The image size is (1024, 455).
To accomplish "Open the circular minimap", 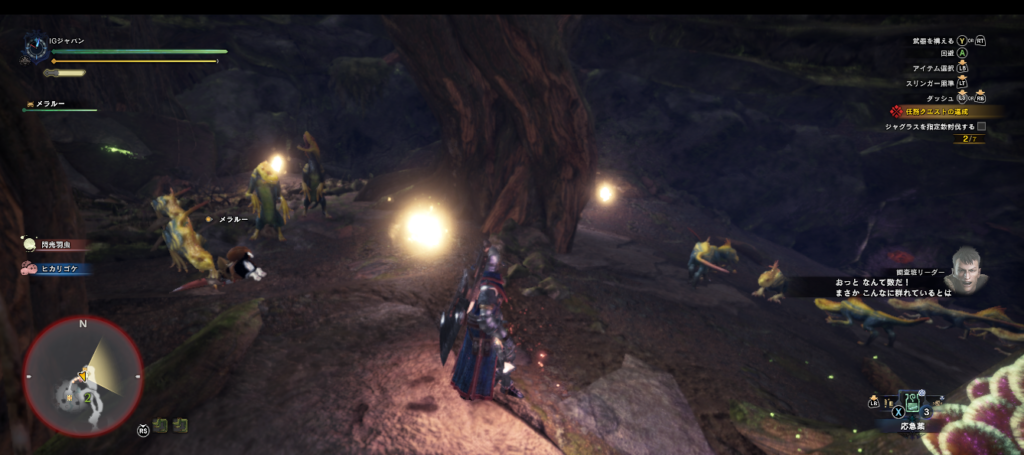I will [x=82, y=375].
